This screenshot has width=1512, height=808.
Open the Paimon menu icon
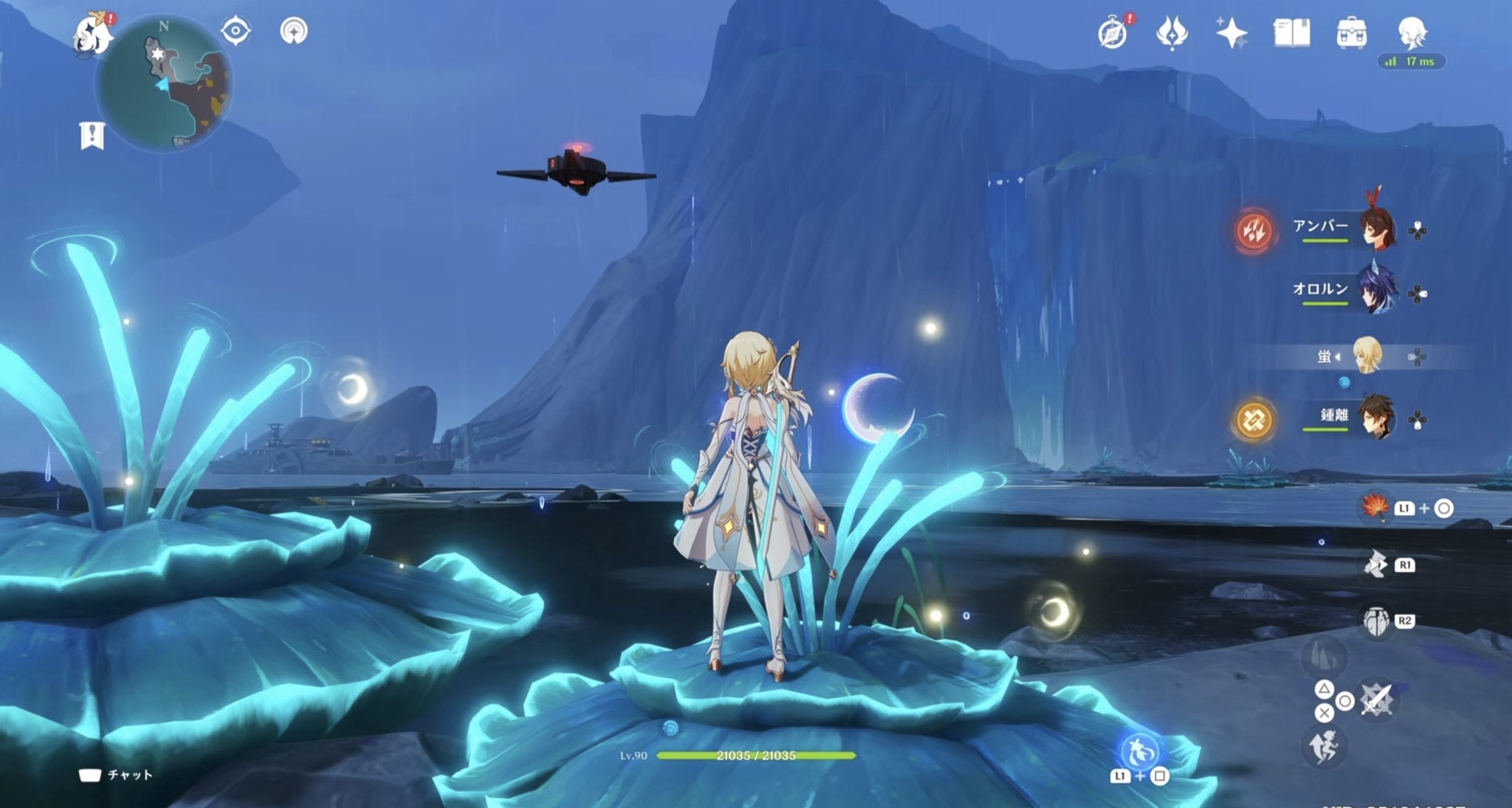tap(93, 33)
